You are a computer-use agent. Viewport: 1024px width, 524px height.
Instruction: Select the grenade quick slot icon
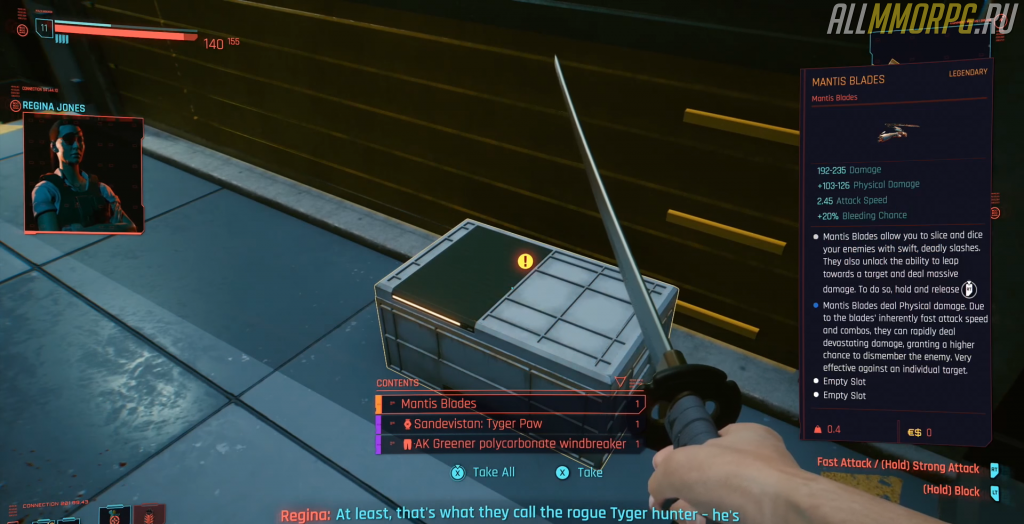point(114,516)
